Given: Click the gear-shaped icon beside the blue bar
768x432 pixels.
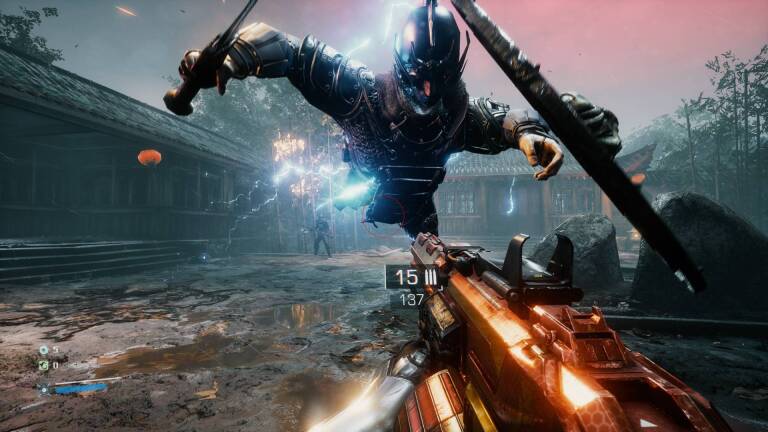Looking at the screenshot, I should 43,388.
